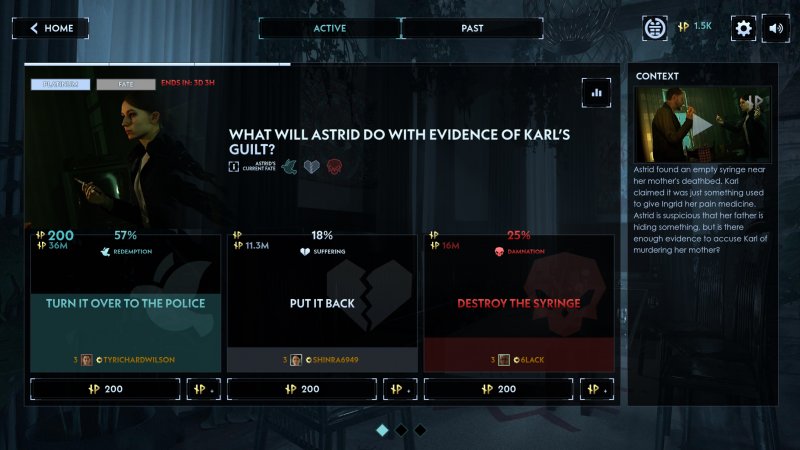Viewport: 800px width, 450px height.
Task: Go to the second page dot
Action: 401,430
